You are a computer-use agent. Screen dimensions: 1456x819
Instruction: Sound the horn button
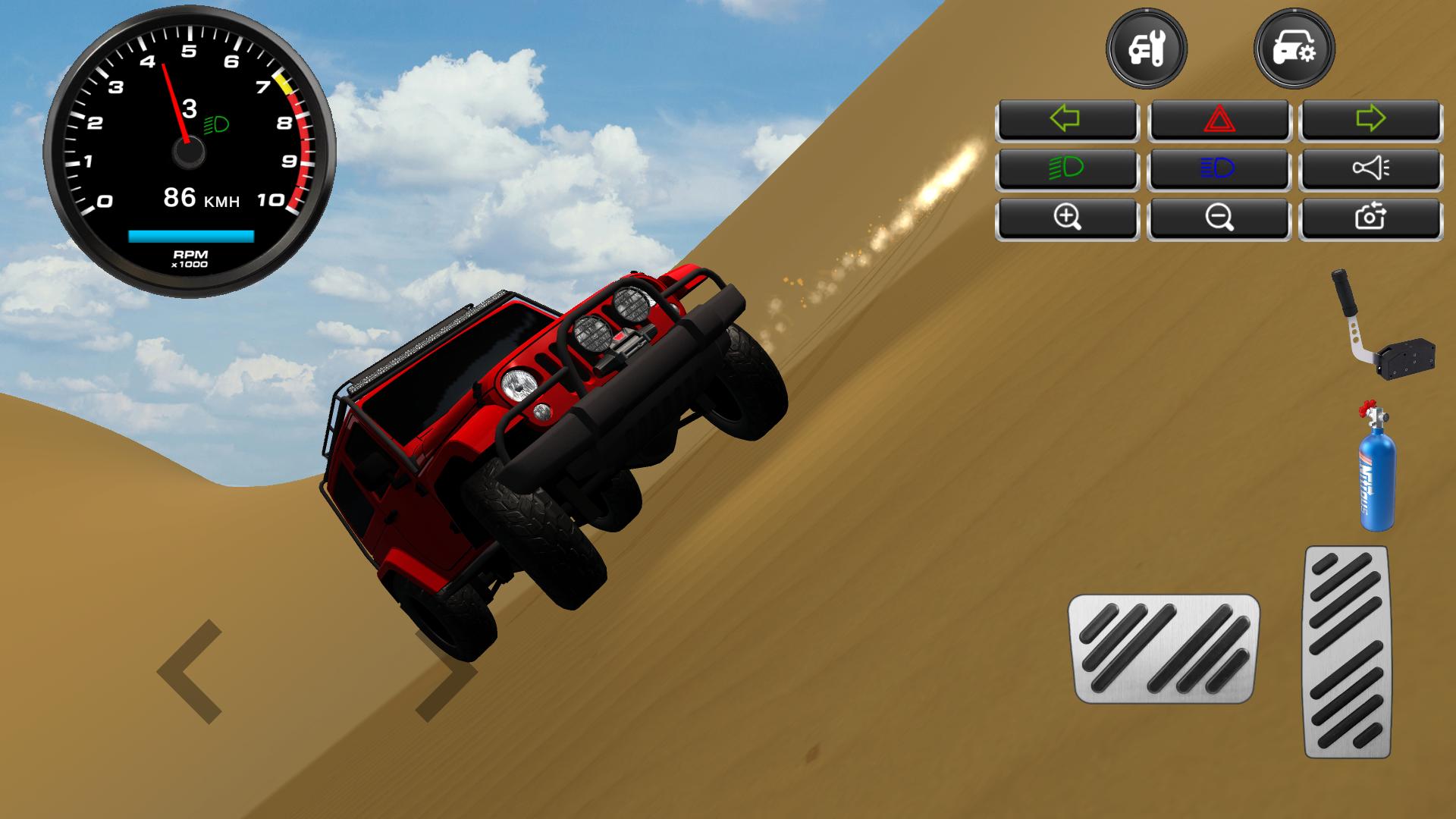click(x=1370, y=168)
